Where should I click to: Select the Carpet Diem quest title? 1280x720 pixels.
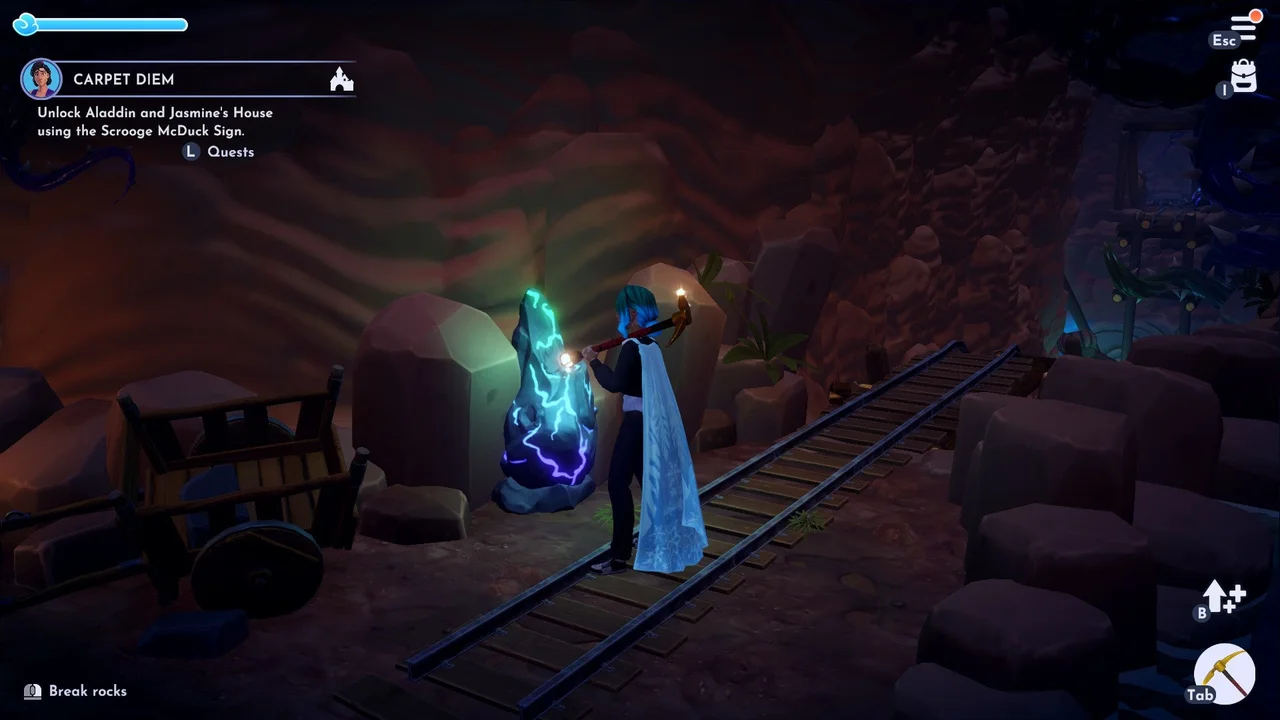pos(124,79)
